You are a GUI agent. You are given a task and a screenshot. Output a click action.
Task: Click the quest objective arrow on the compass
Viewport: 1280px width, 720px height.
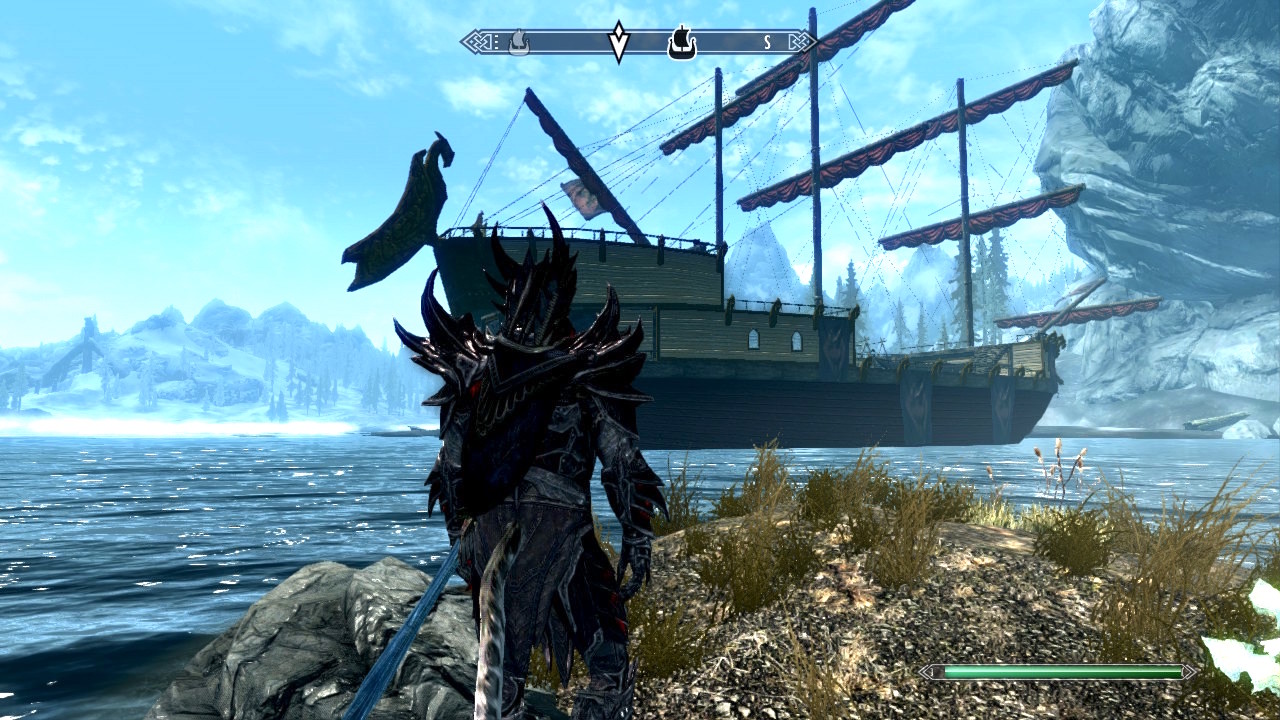(x=619, y=43)
